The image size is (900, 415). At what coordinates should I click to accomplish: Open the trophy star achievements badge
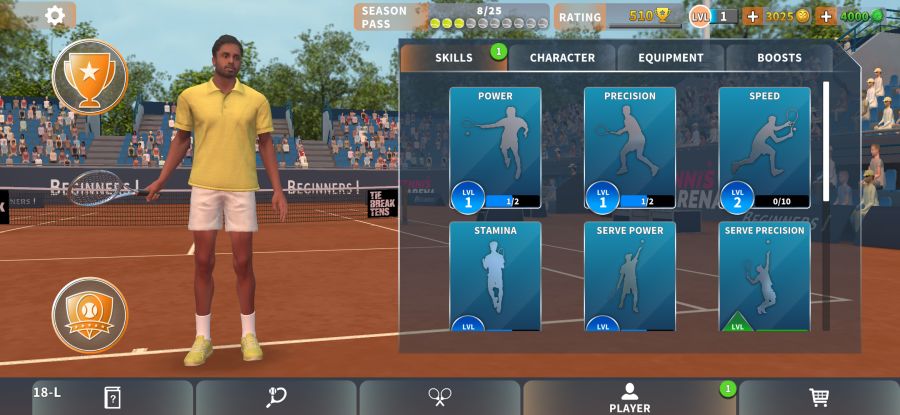coord(90,76)
